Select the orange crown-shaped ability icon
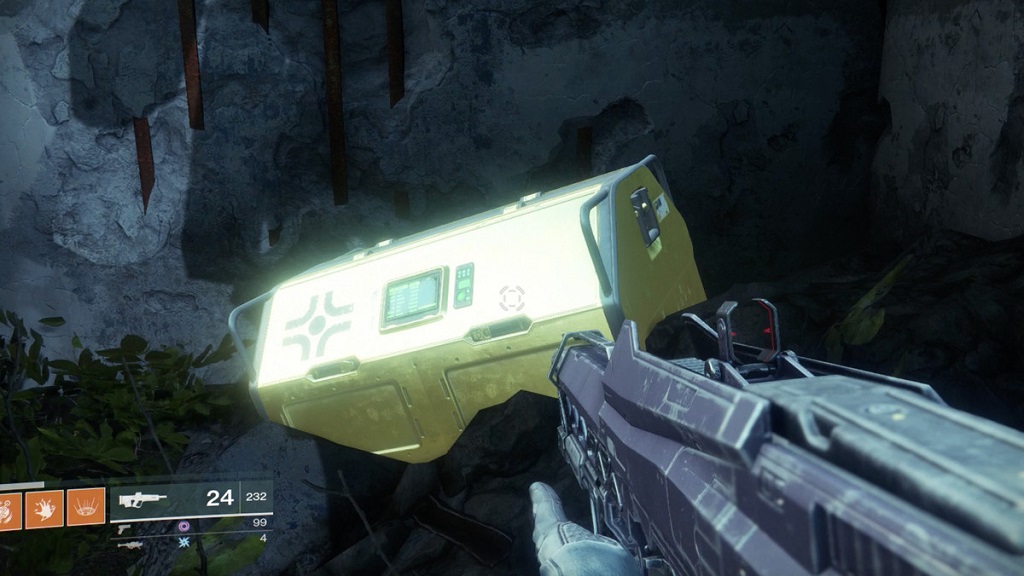The image size is (1024, 576). tap(85, 507)
